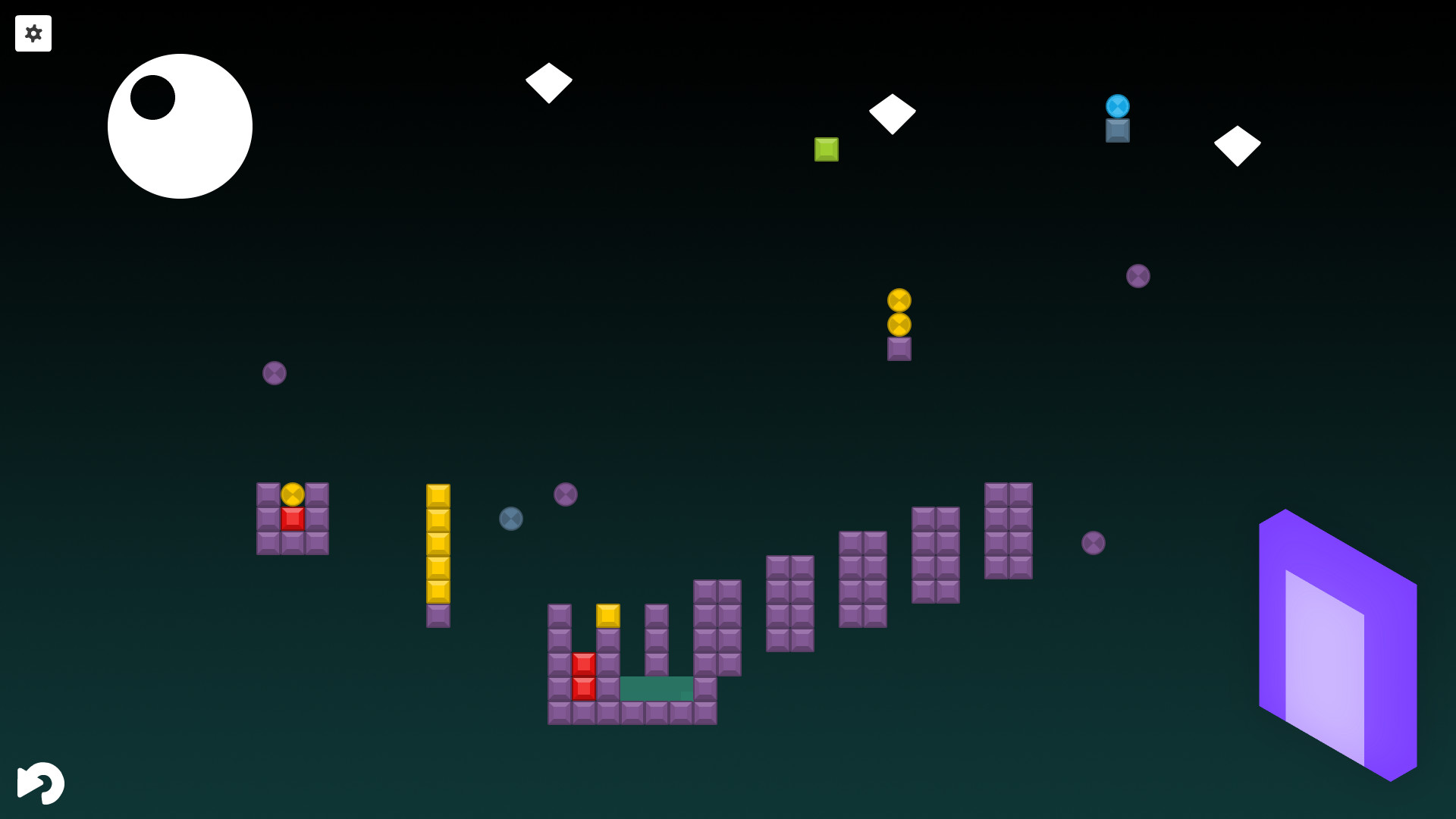Click the floating purple orb near the left

click(x=274, y=372)
